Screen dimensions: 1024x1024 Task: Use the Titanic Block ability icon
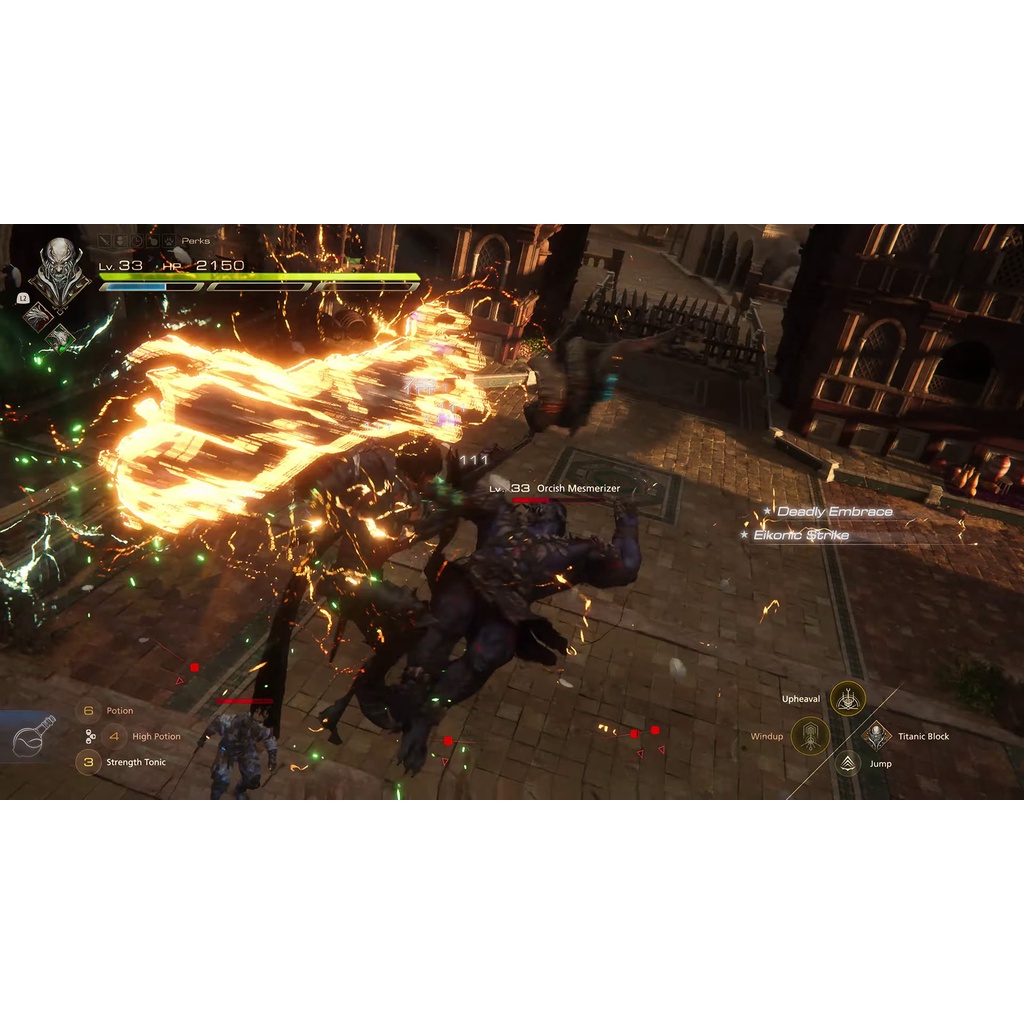[x=877, y=736]
